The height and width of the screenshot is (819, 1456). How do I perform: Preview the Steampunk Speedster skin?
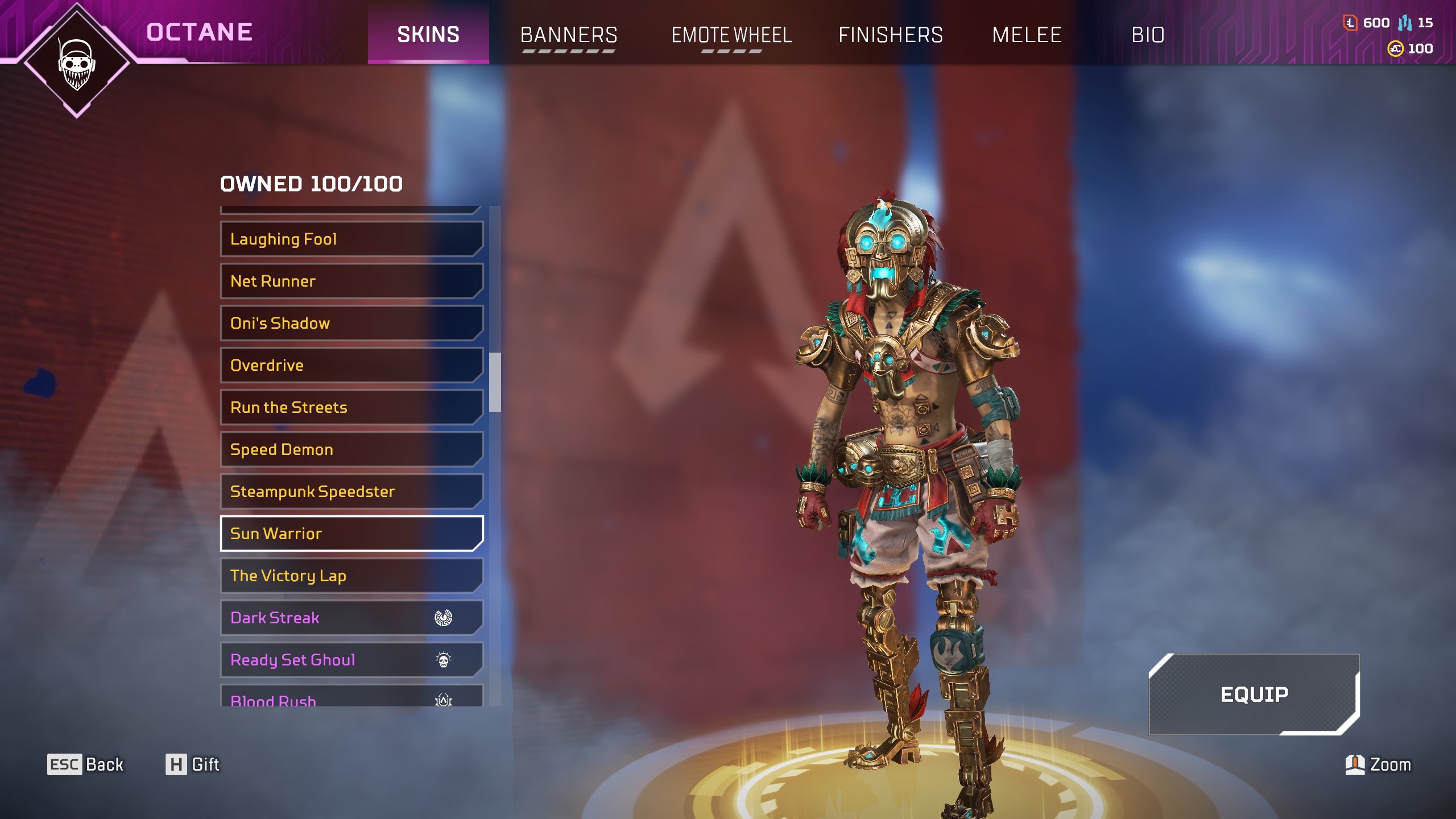pos(351,491)
